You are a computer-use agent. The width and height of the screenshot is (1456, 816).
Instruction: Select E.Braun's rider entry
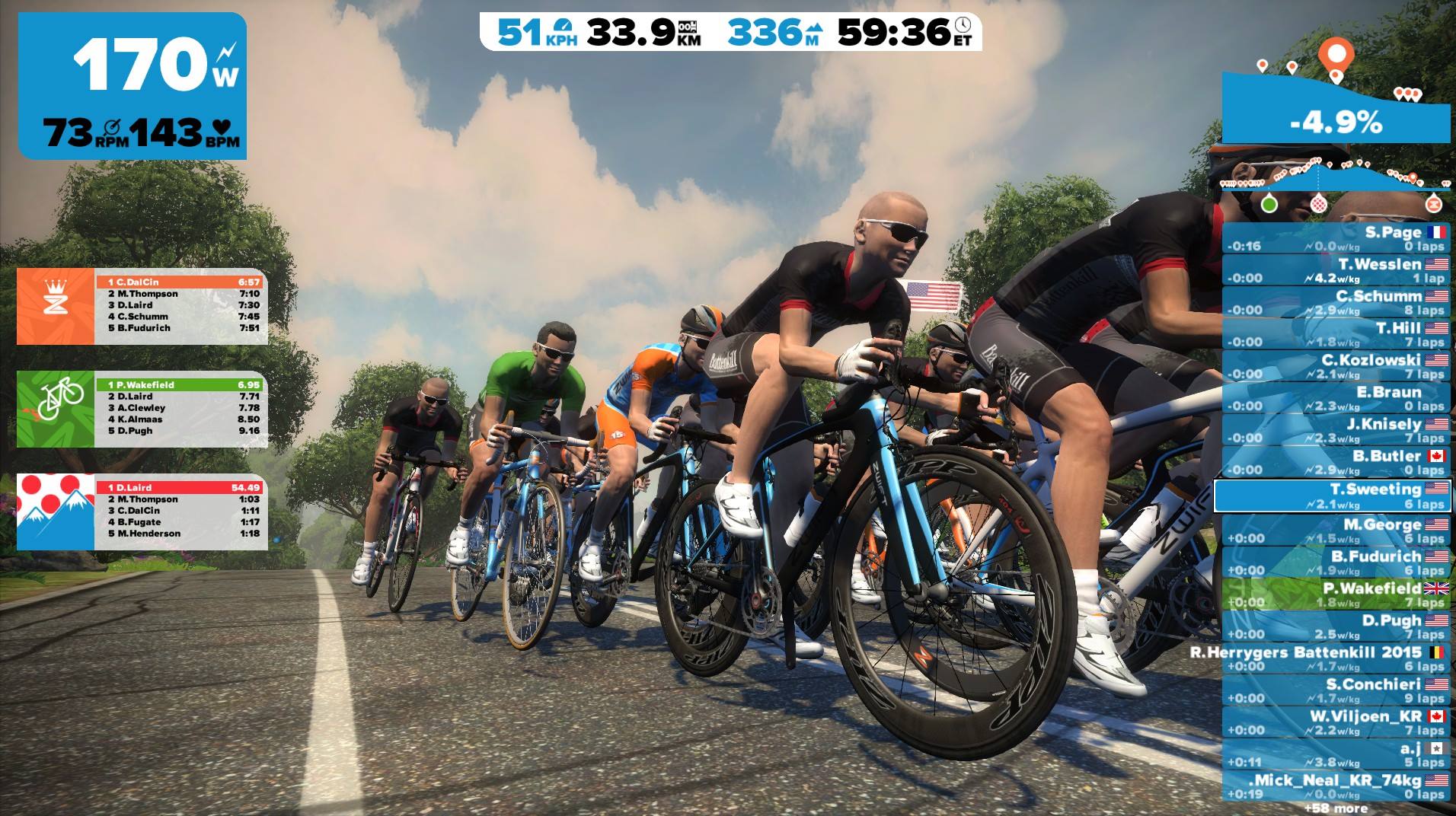tap(1336, 398)
